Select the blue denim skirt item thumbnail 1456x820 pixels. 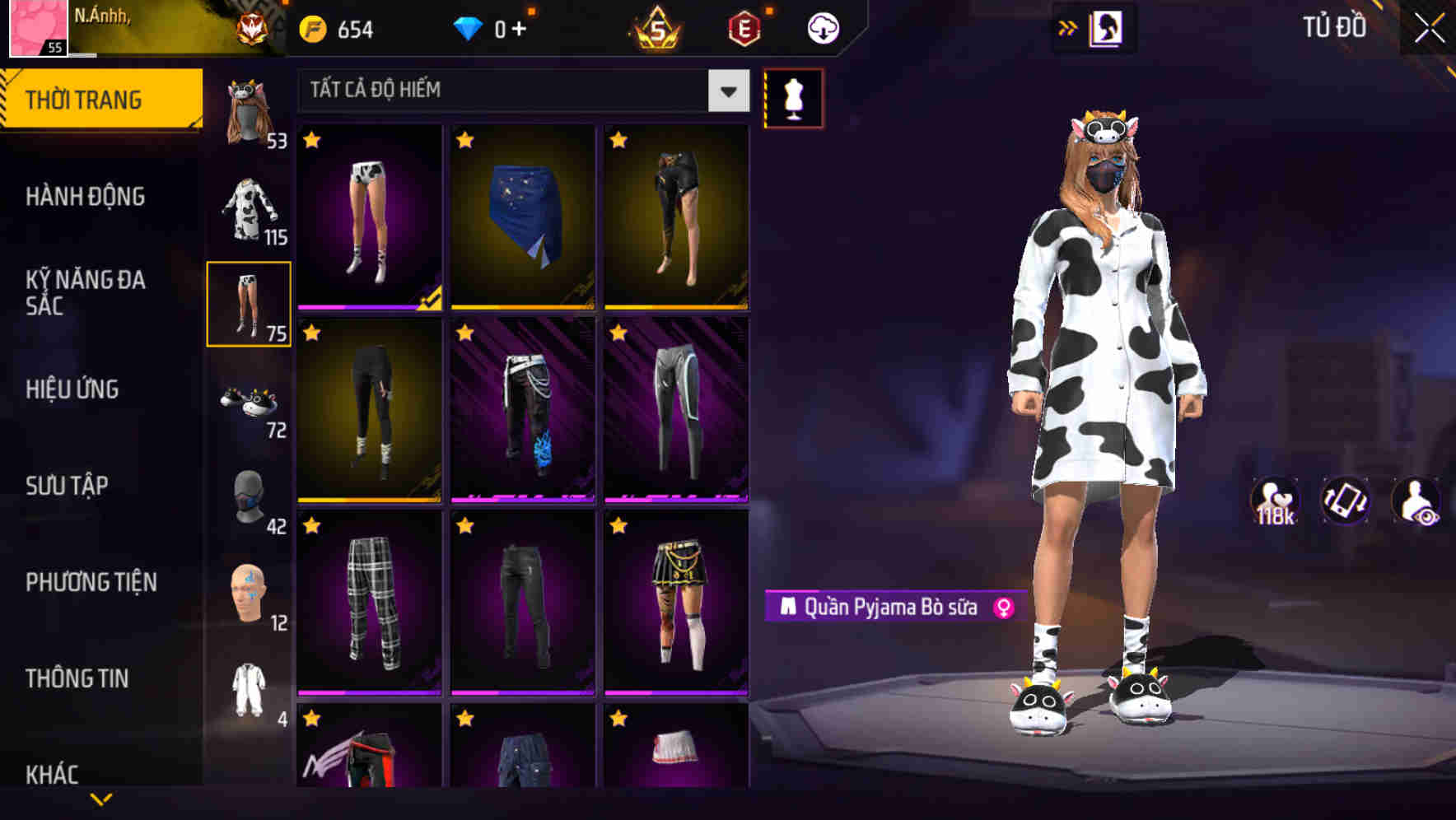pos(522,216)
